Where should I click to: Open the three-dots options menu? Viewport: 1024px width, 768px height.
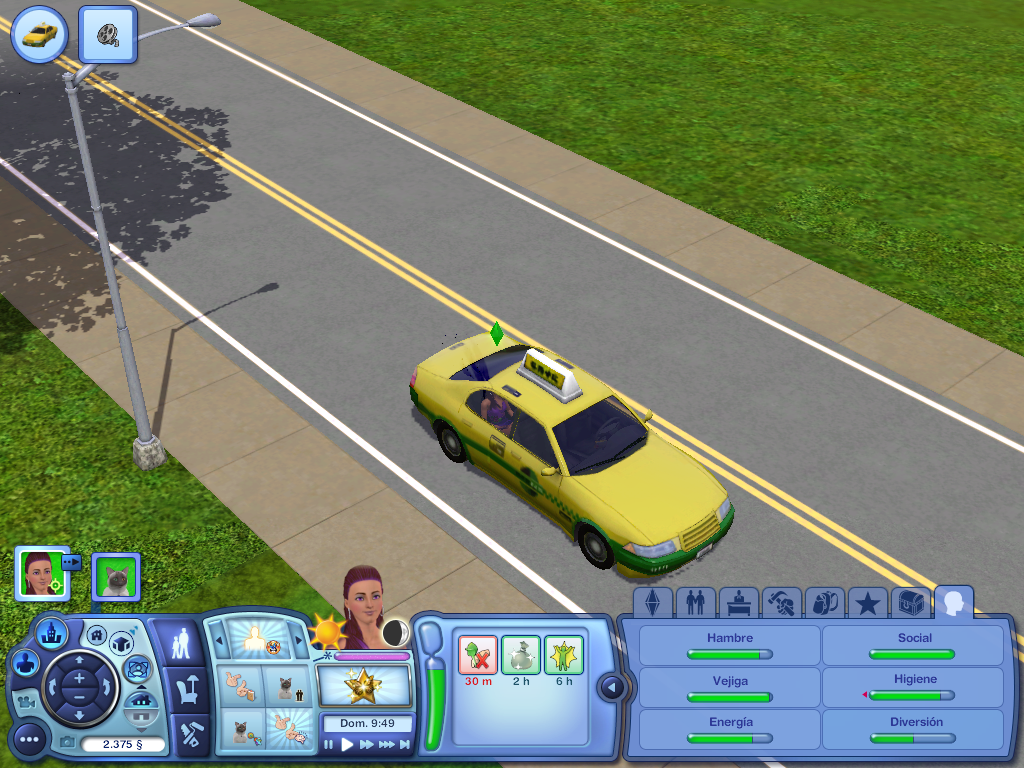click(30, 739)
